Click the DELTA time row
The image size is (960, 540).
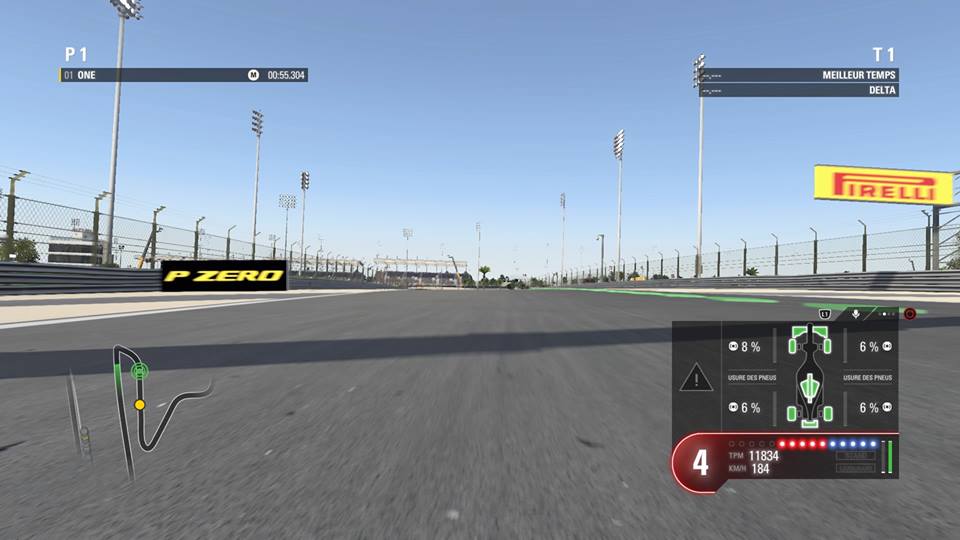click(x=798, y=90)
